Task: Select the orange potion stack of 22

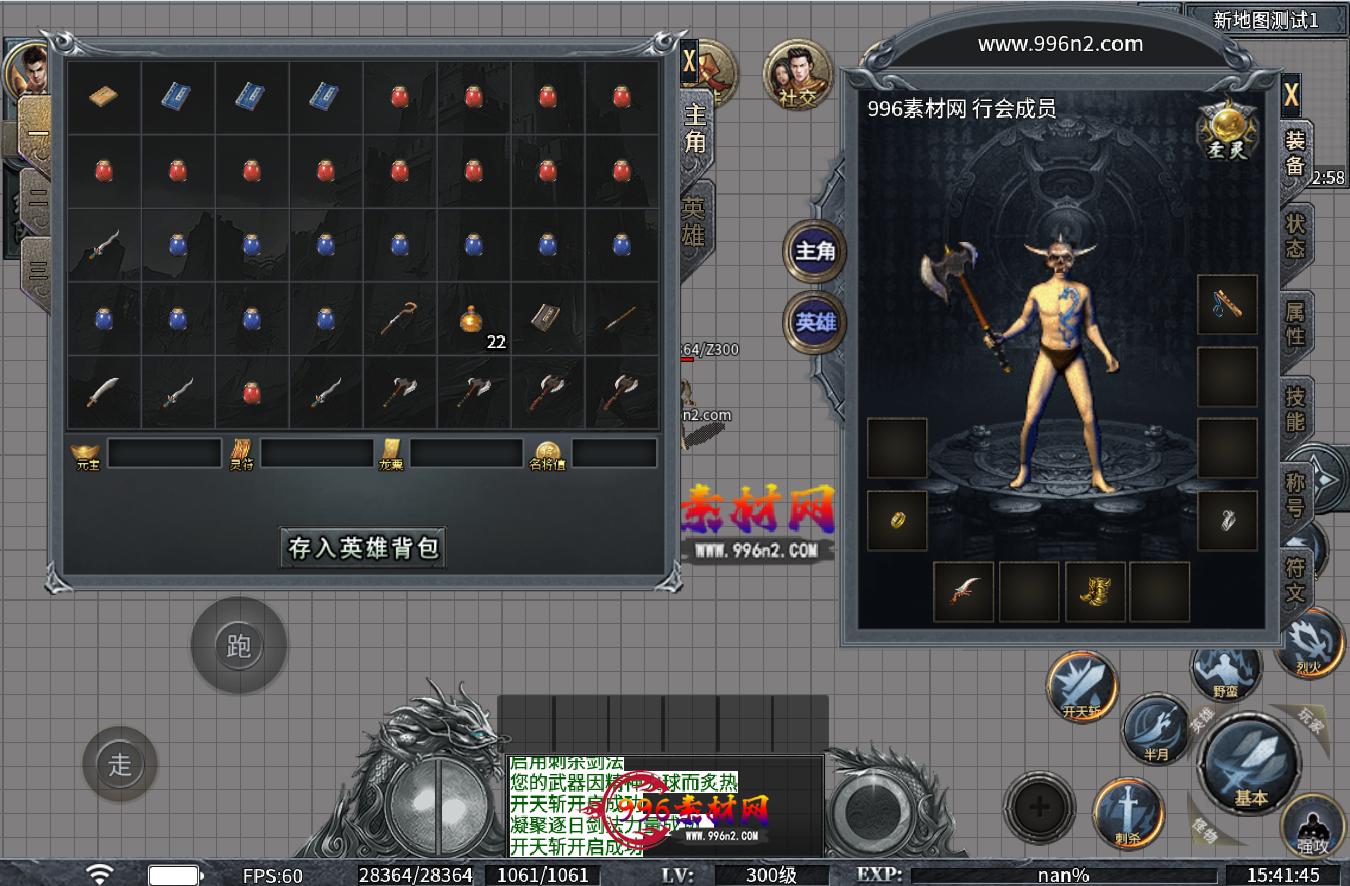Action: tap(473, 320)
